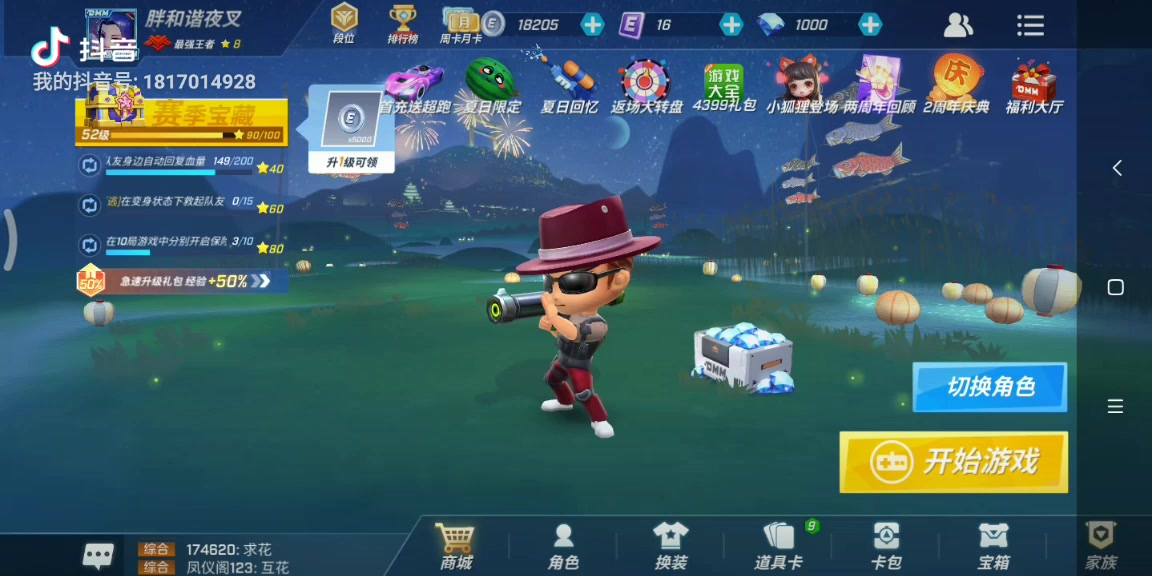Open the 段位 rank badge
The width and height of the screenshot is (1152, 576).
pyautogui.click(x=344, y=24)
